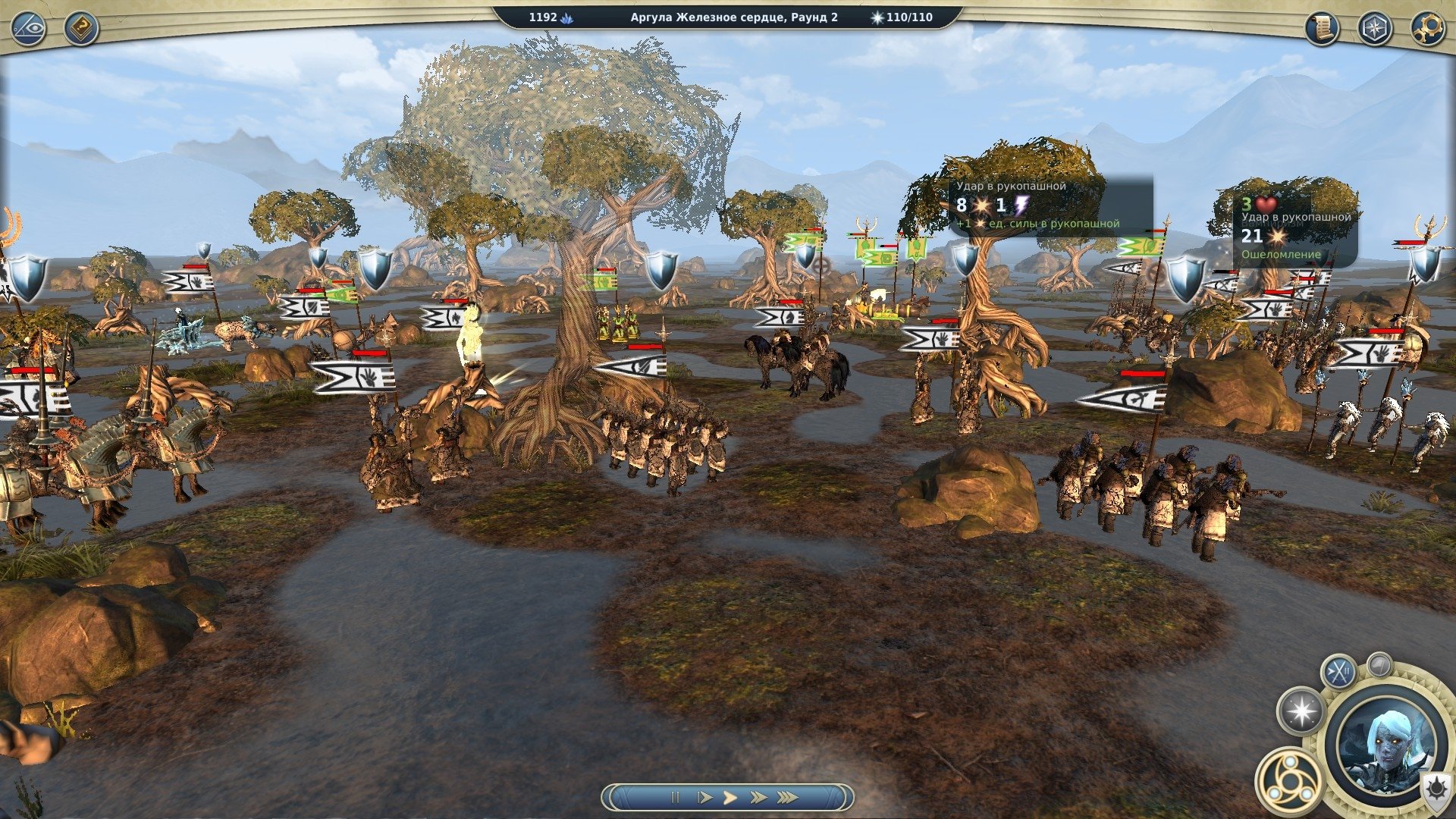Open the white starburst spell button
This screenshot has width=1456, height=819.
(1301, 711)
